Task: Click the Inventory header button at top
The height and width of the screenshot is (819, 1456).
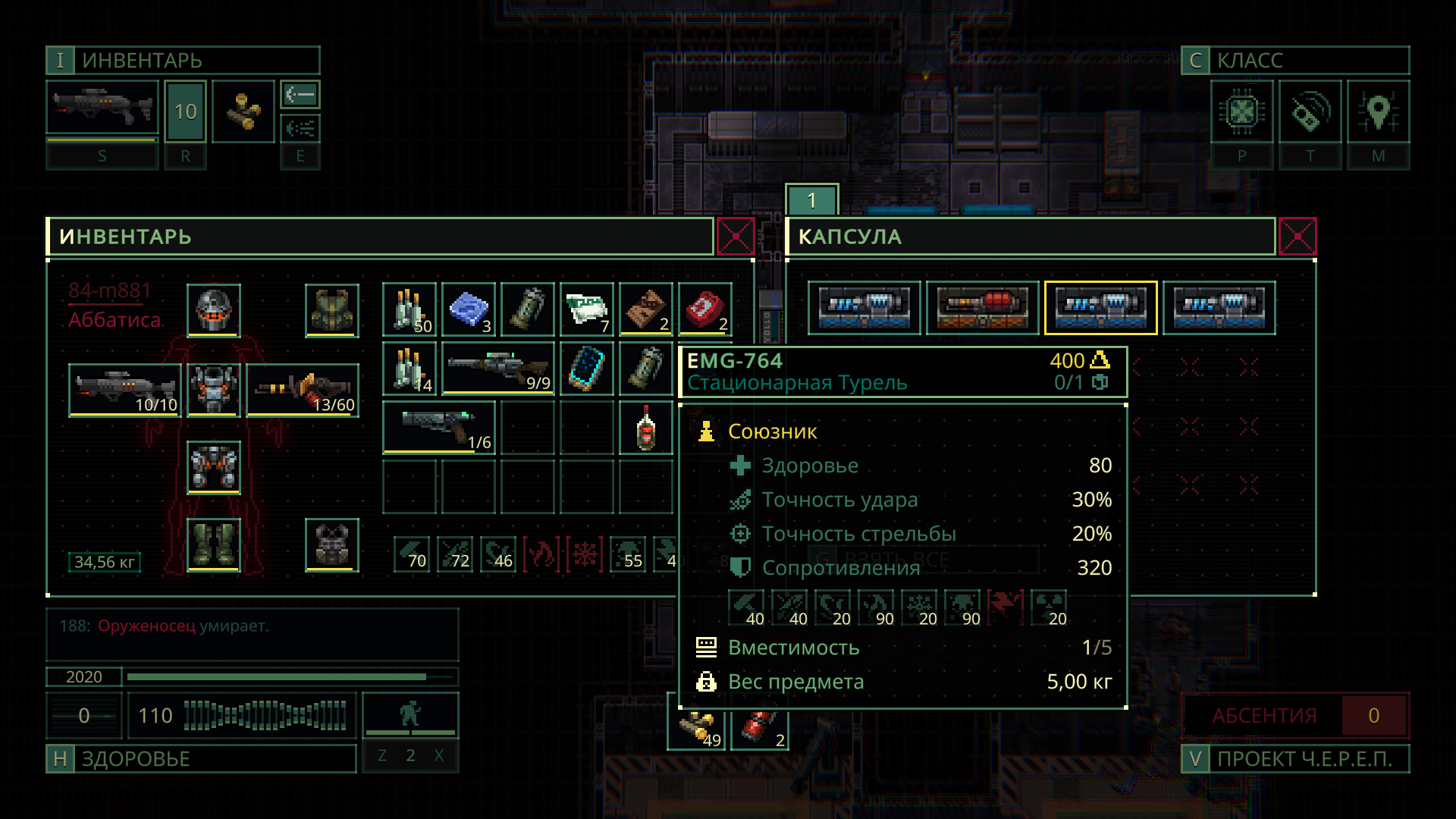Action: click(183, 61)
